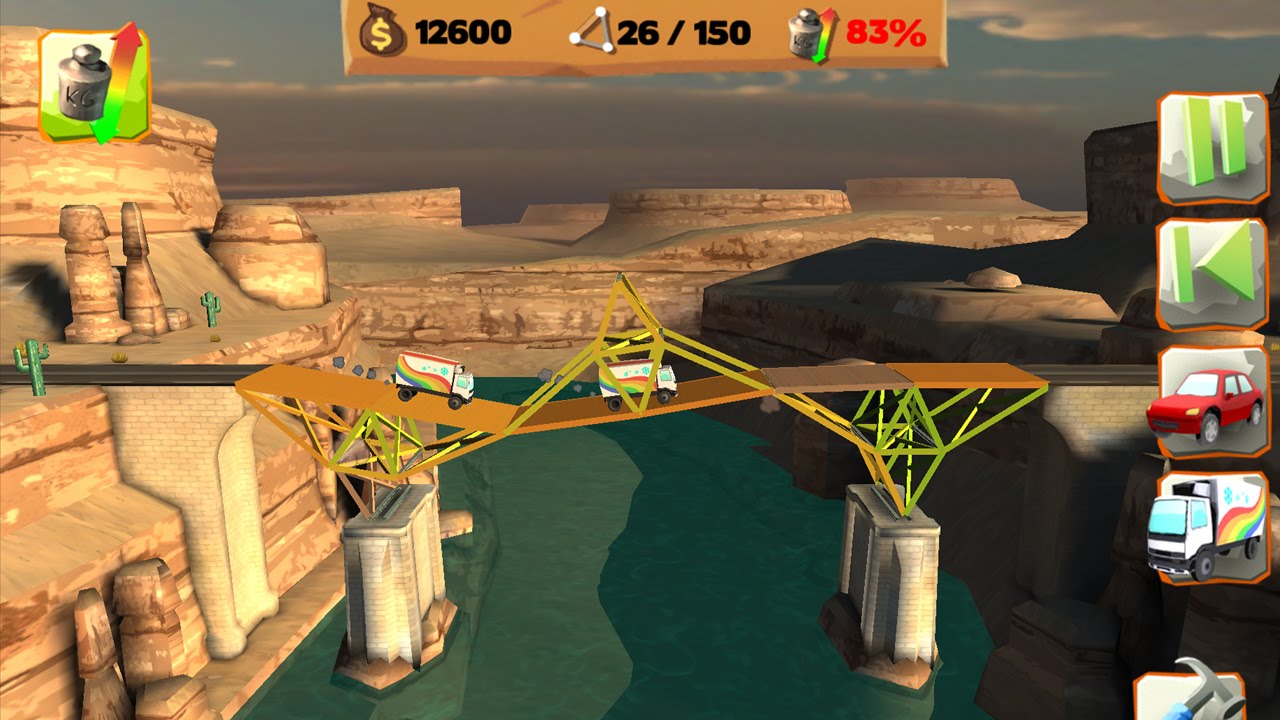Image resolution: width=1280 pixels, height=720 pixels.
Task: Select the rainbow truck test vehicle
Action: click(x=1210, y=526)
